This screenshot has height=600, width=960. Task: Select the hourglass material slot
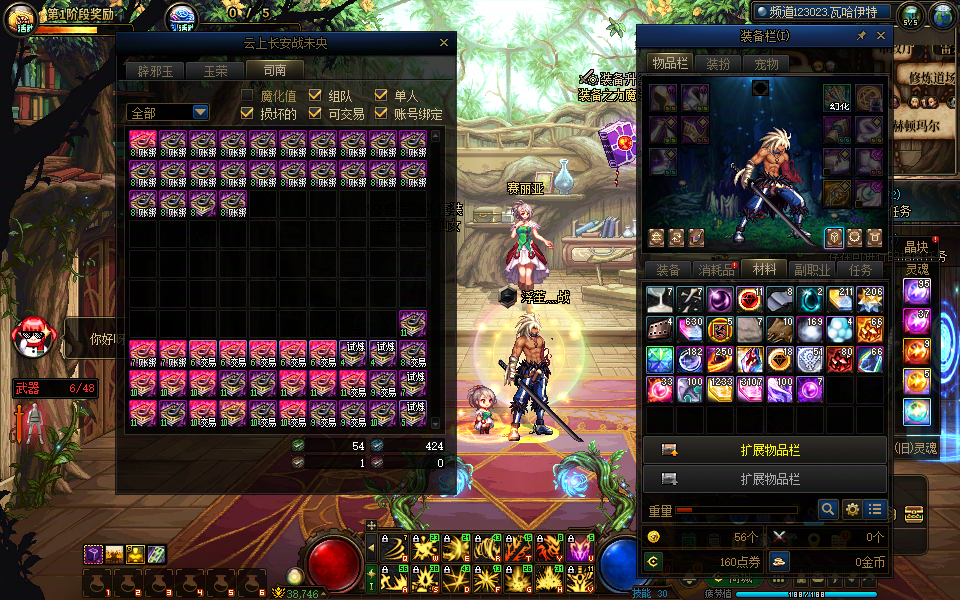[660, 299]
